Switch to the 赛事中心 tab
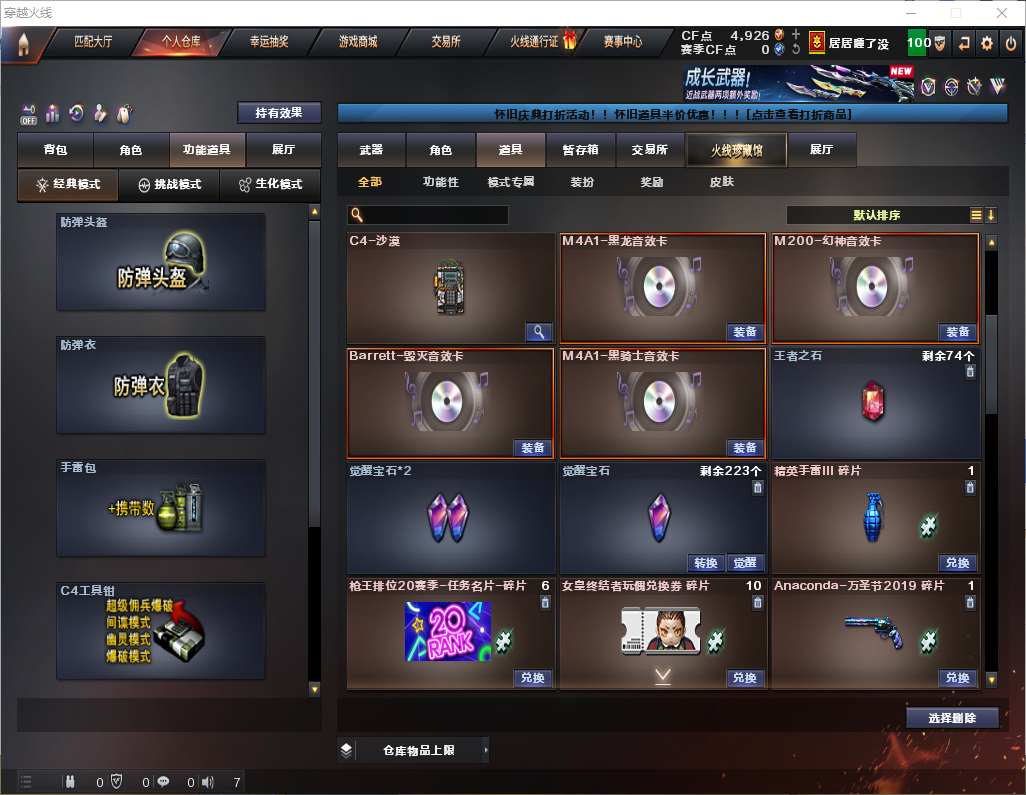This screenshot has width=1026, height=795. click(622, 42)
